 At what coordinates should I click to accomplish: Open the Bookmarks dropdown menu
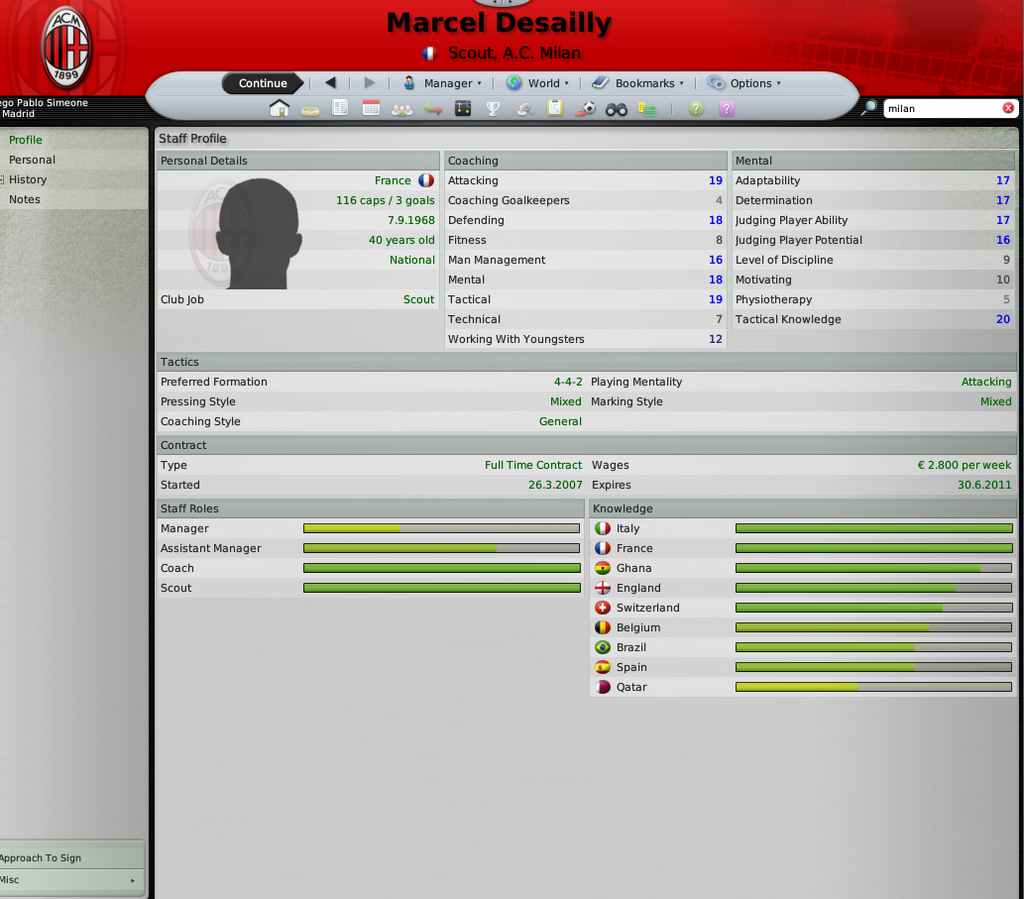point(638,83)
